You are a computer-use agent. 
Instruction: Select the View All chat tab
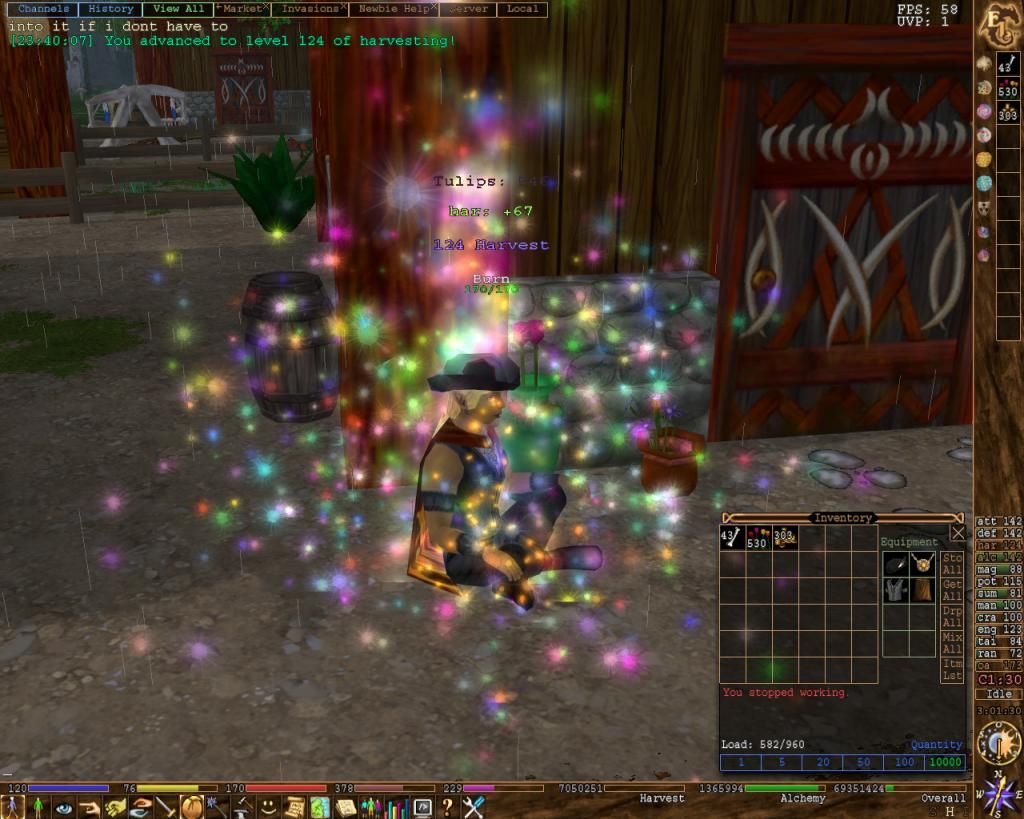[x=179, y=9]
